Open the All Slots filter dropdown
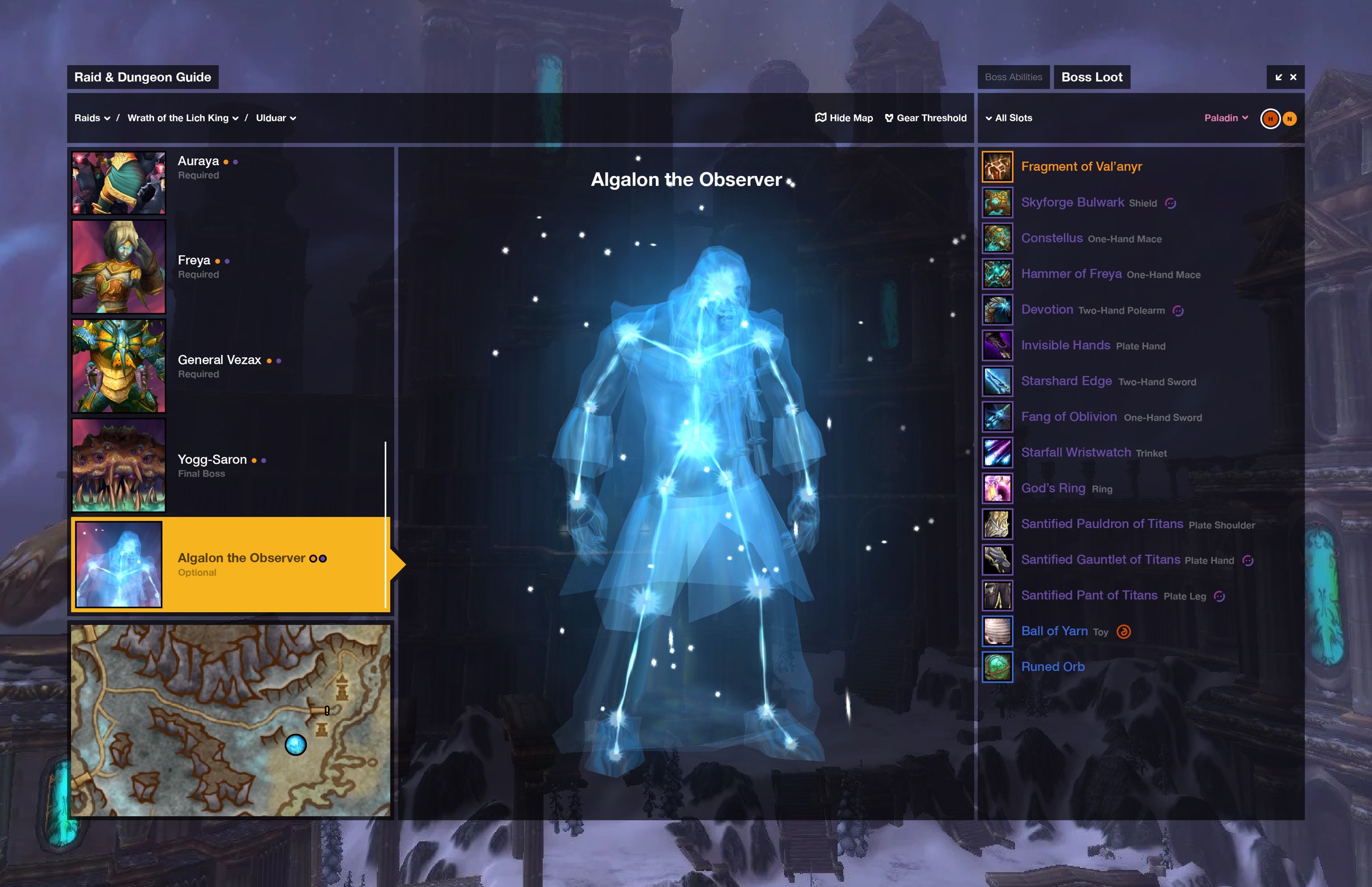The width and height of the screenshot is (1372, 887). [x=1009, y=118]
